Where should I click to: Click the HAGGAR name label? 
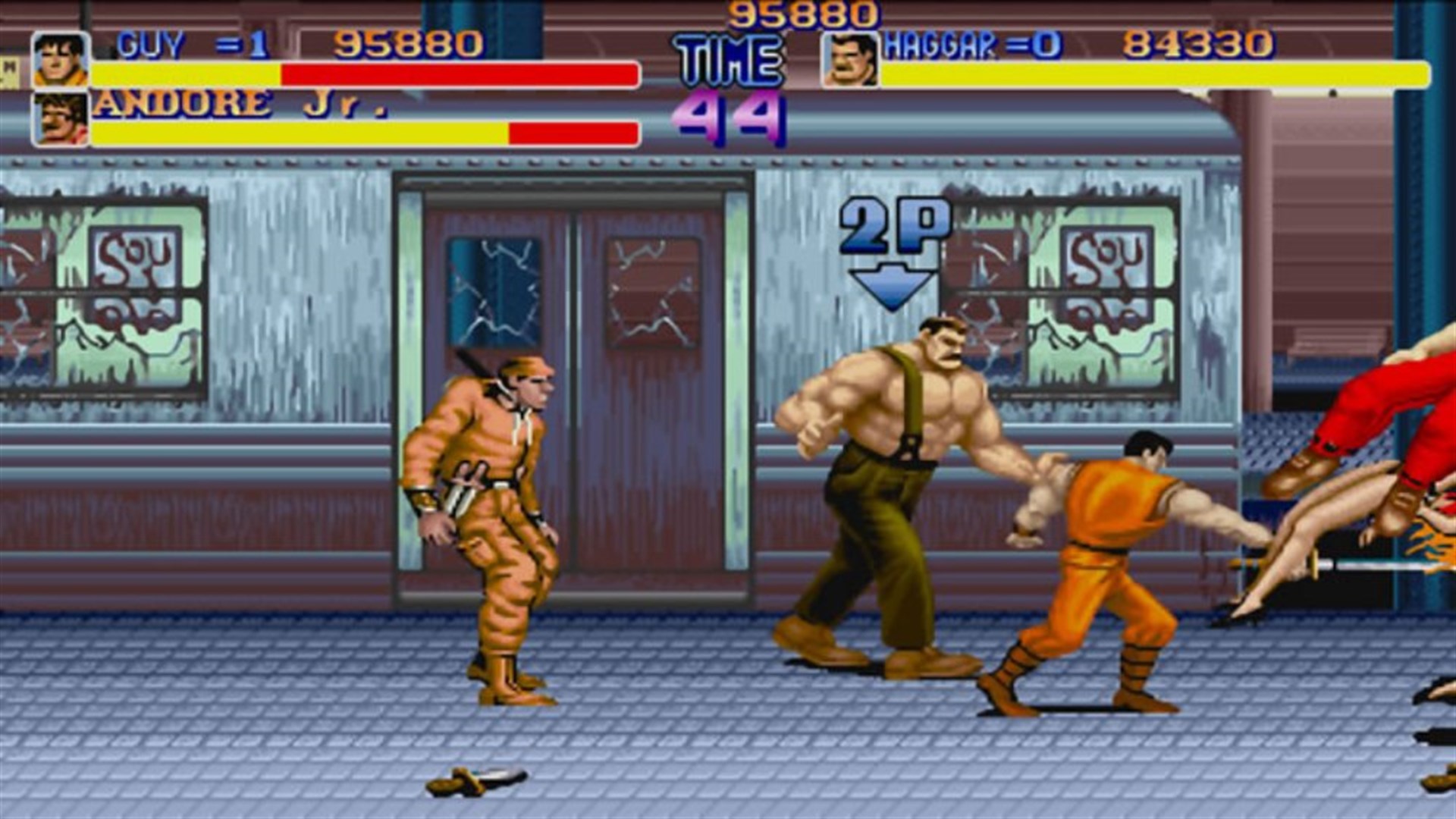click(x=940, y=44)
